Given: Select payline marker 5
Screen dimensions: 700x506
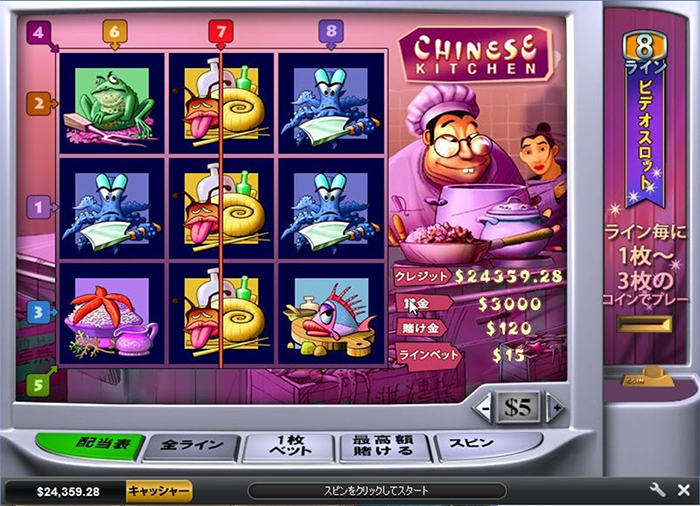Looking at the screenshot, I should coord(37,384).
